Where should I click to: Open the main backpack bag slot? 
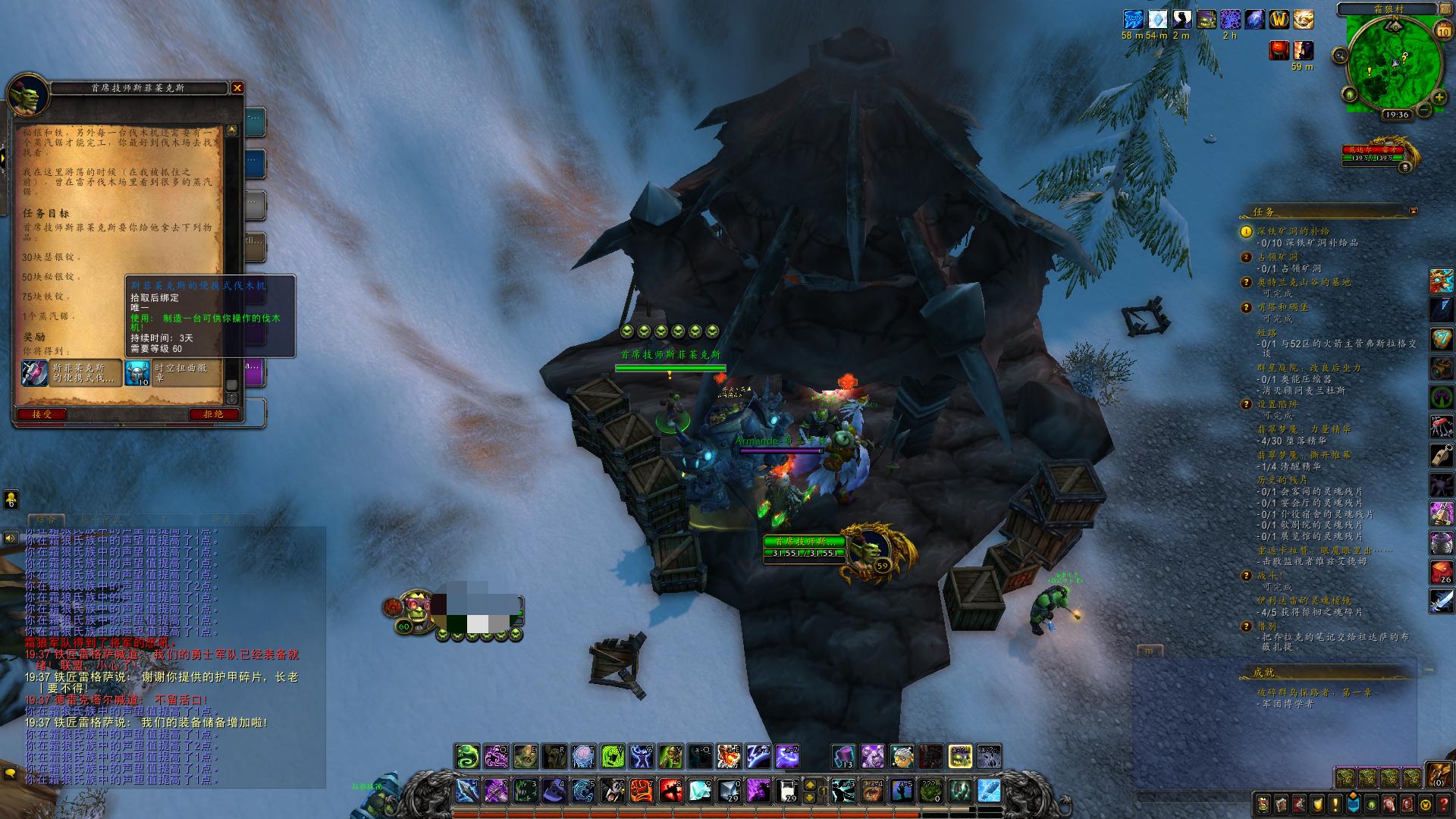tap(1438, 774)
